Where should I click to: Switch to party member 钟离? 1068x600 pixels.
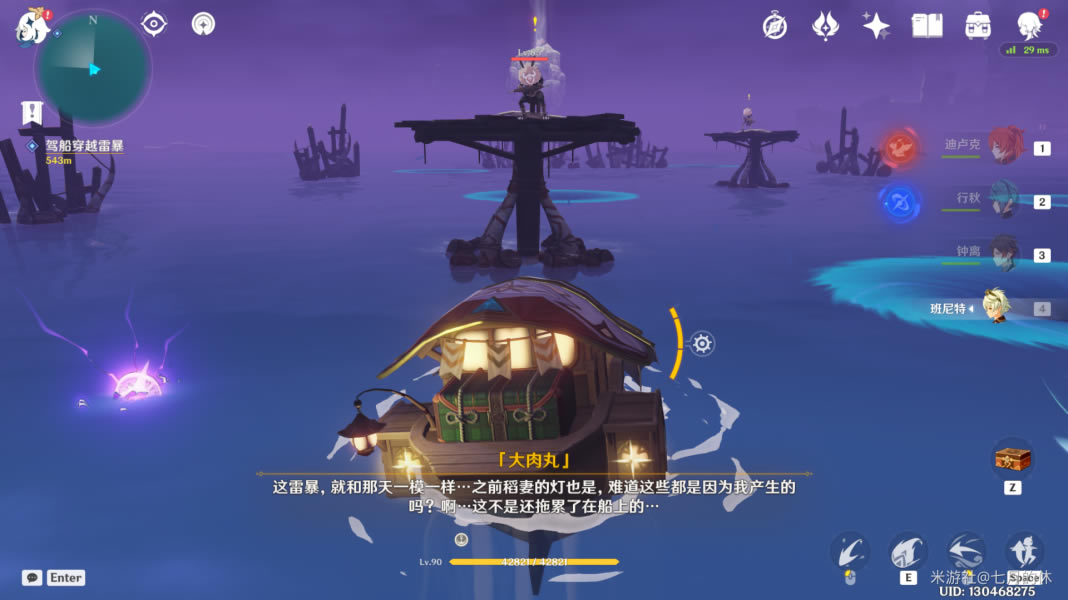(x=1006, y=254)
